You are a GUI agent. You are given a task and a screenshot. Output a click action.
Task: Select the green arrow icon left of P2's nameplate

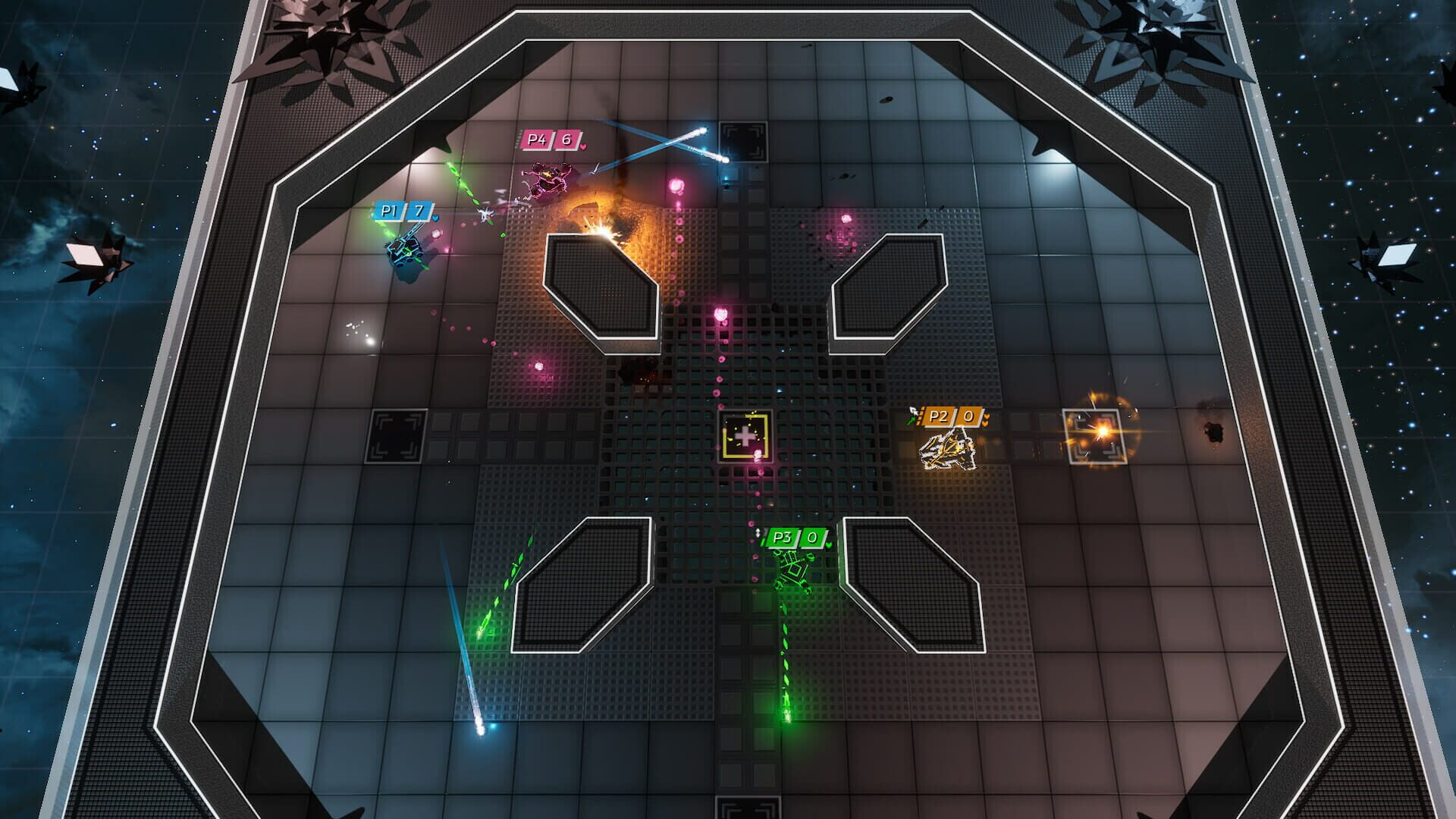click(x=912, y=418)
